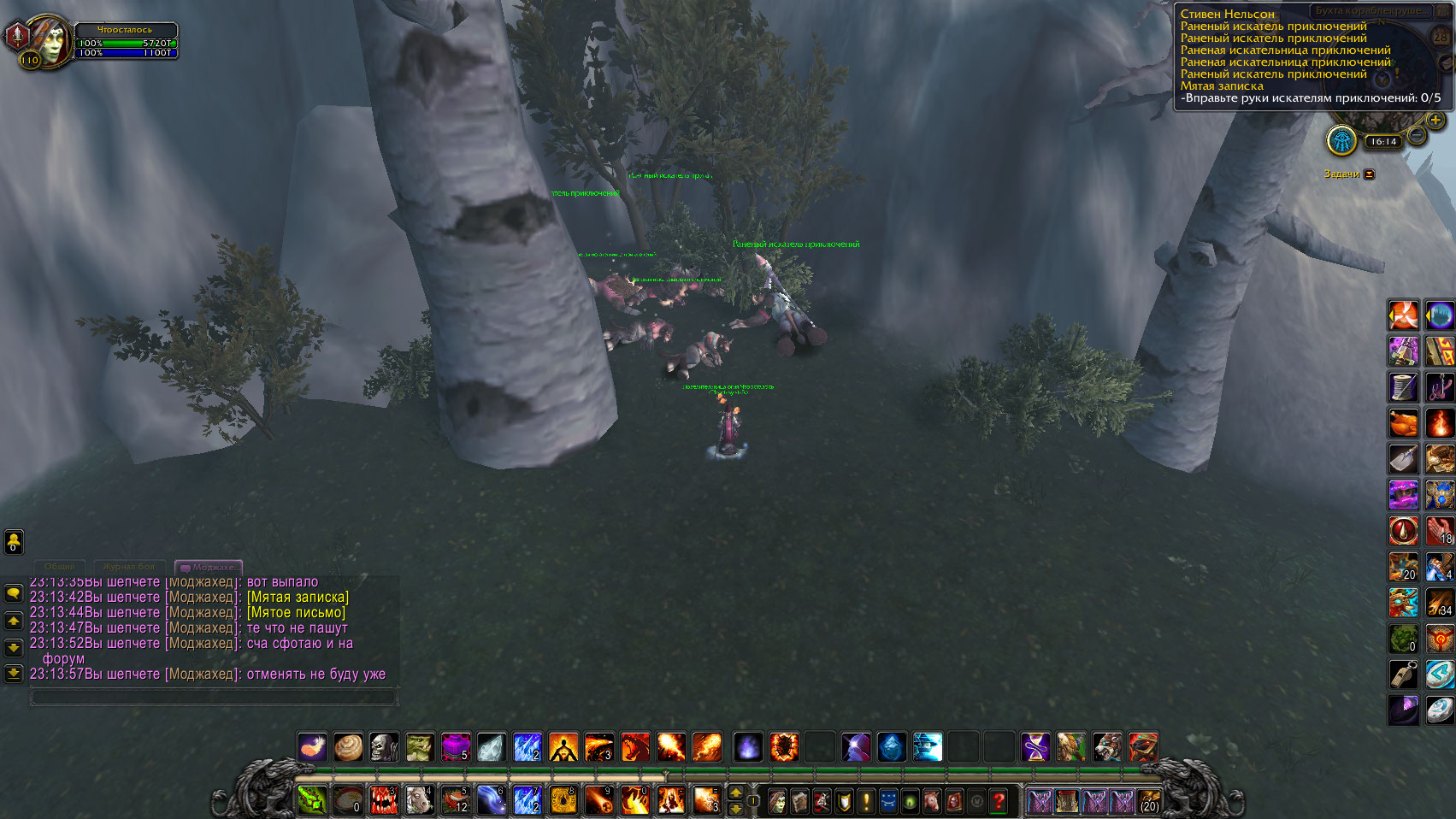Open the red question mark help button

coord(998,801)
